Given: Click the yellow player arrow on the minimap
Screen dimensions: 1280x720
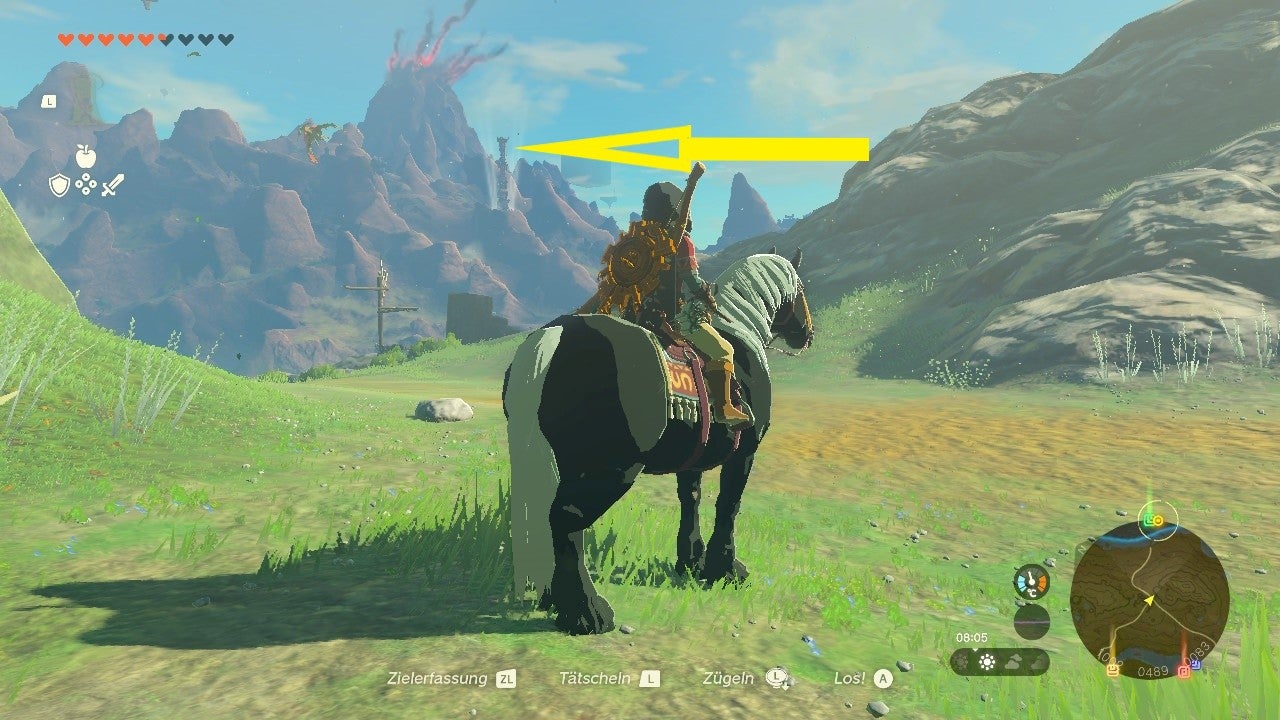Looking at the screenshot, I should 1150,600.
